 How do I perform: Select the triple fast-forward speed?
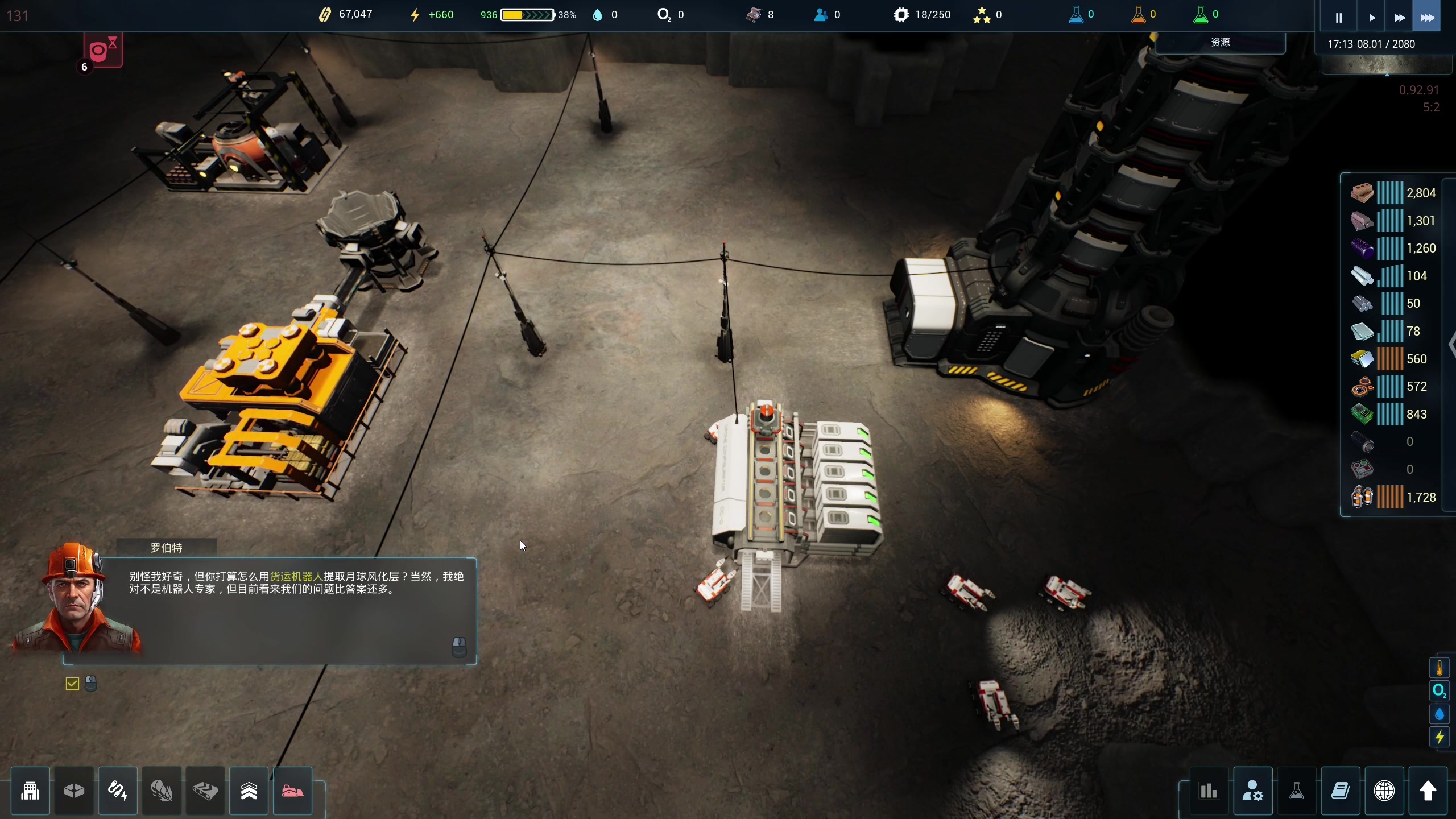[x=1428, y=18]
